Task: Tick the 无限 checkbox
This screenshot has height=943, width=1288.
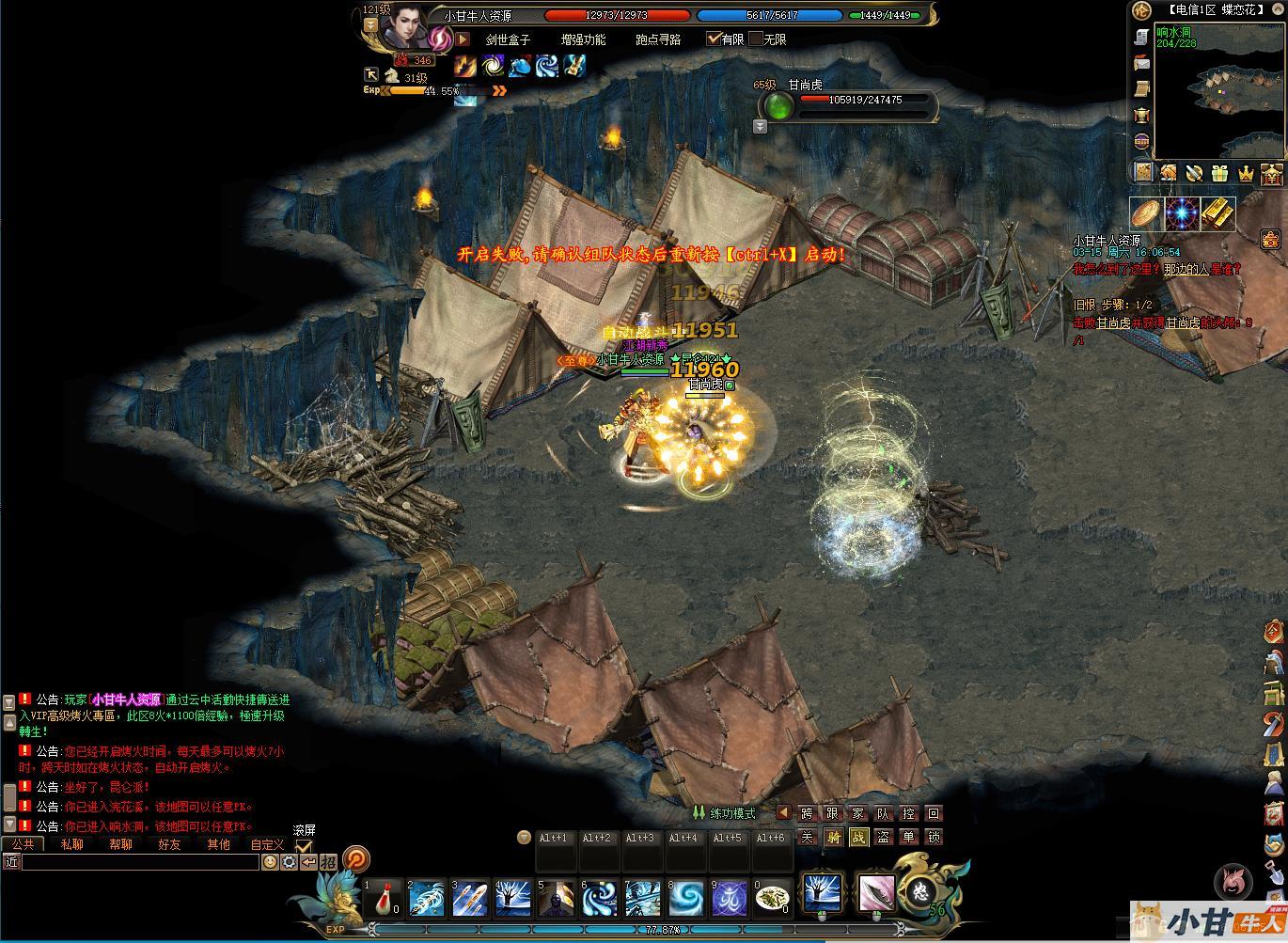Action: coord(756,39)
